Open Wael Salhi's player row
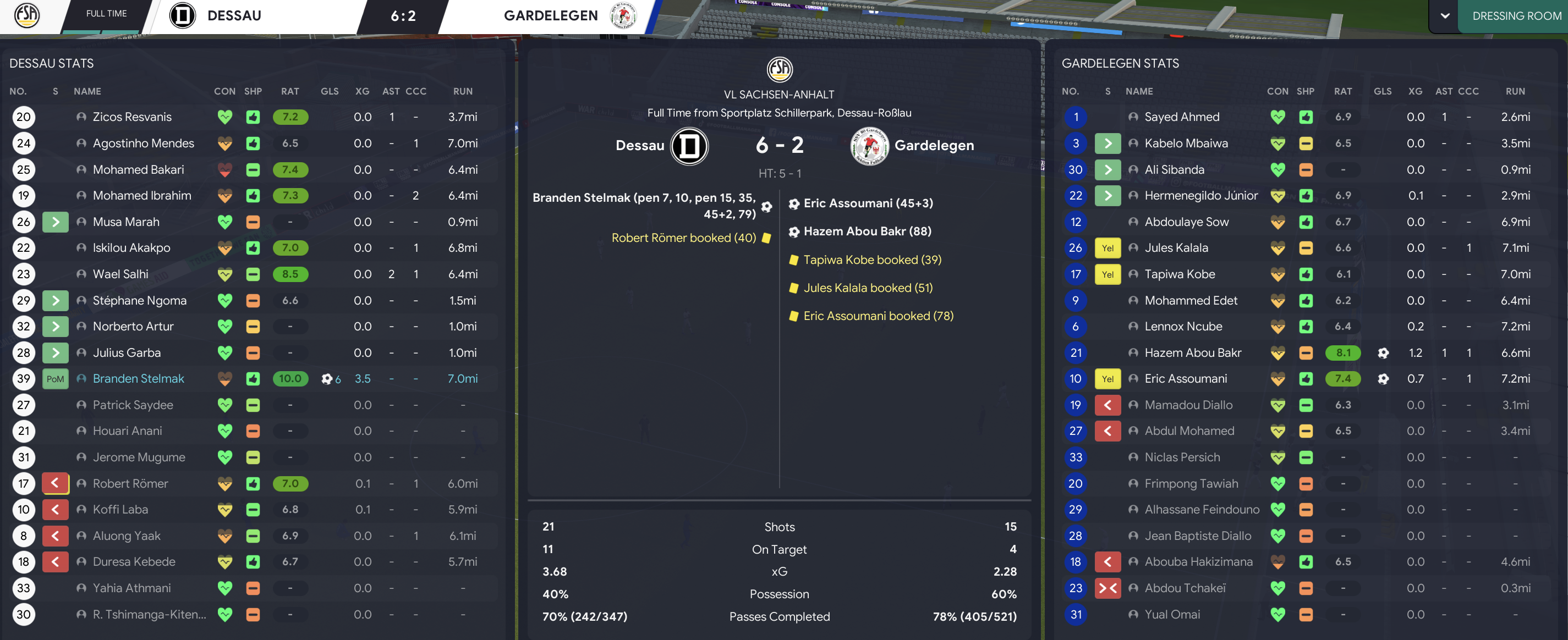 pyautogui.click(x=120, y=274)
